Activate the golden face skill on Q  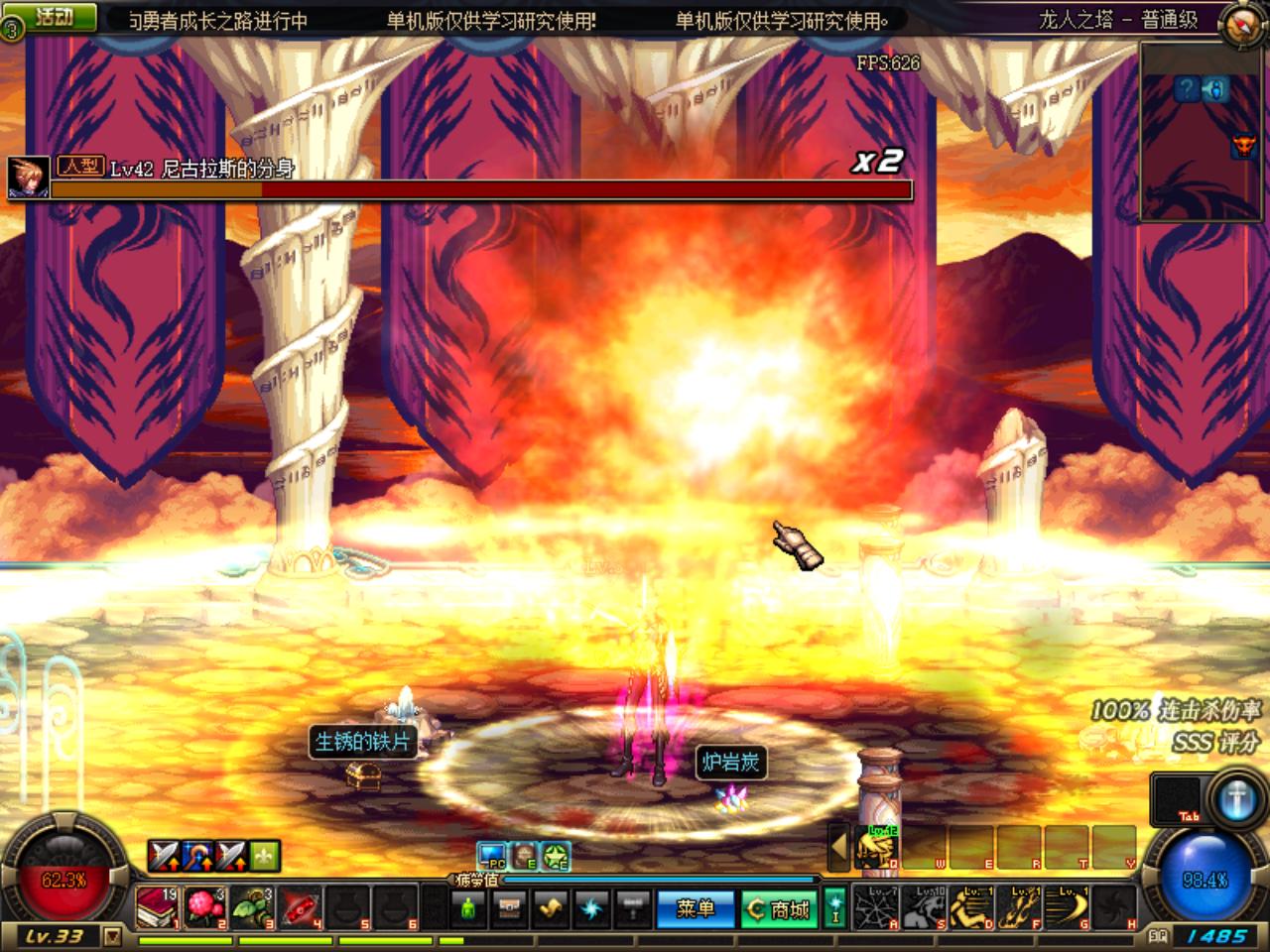[878, 847]
